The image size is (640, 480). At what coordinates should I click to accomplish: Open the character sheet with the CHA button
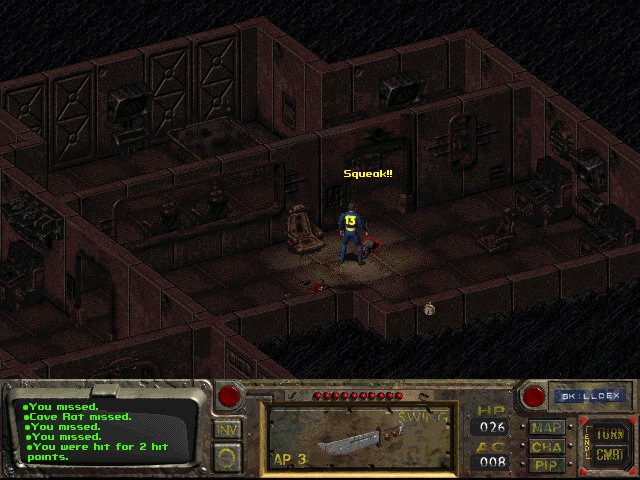click(547, 445)
